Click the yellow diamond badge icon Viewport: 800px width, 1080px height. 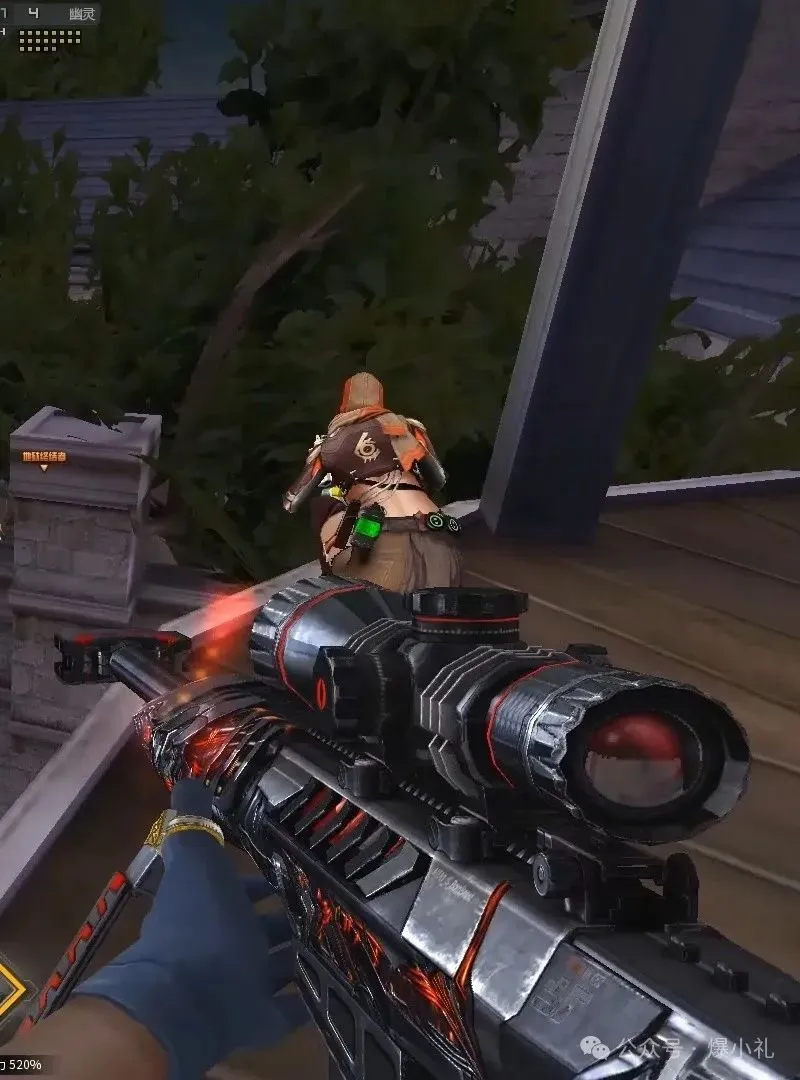coord(12,986)
